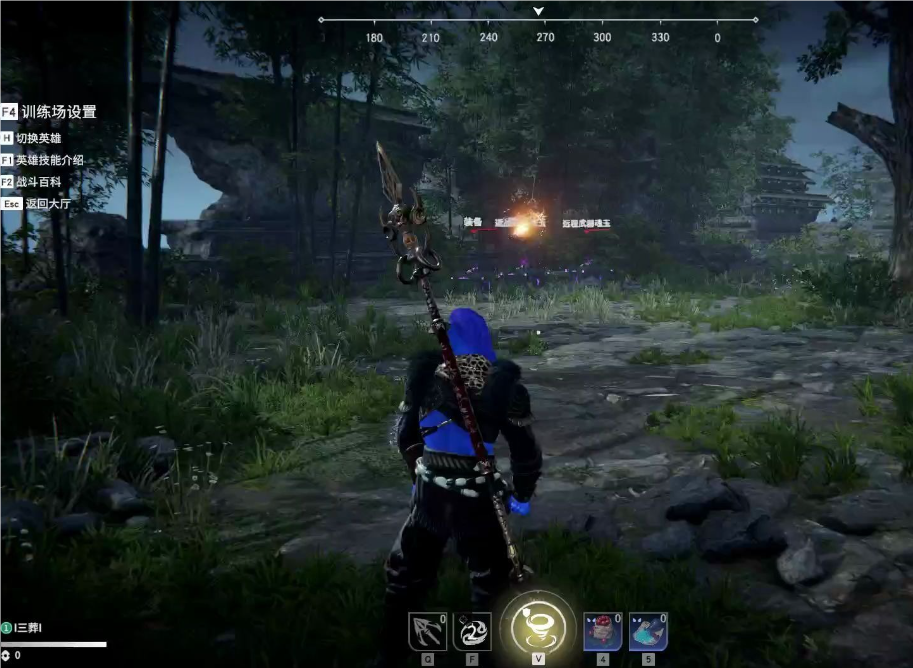The height and width of the screenshot is (668, 913).
Task: Use the red berry pouch healing item
Action: coord(603,632)
